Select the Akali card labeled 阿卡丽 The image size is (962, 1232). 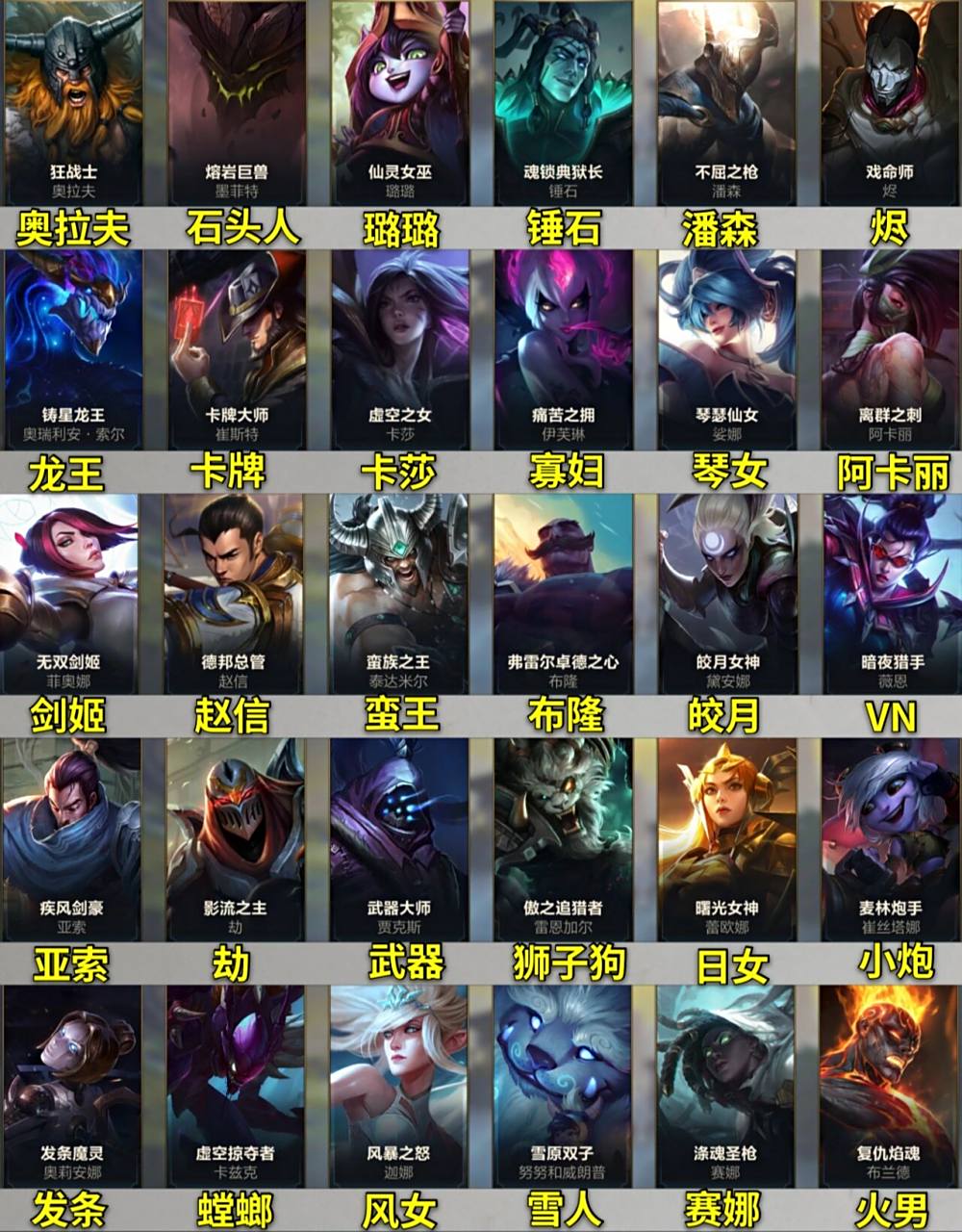pos(890,348)
